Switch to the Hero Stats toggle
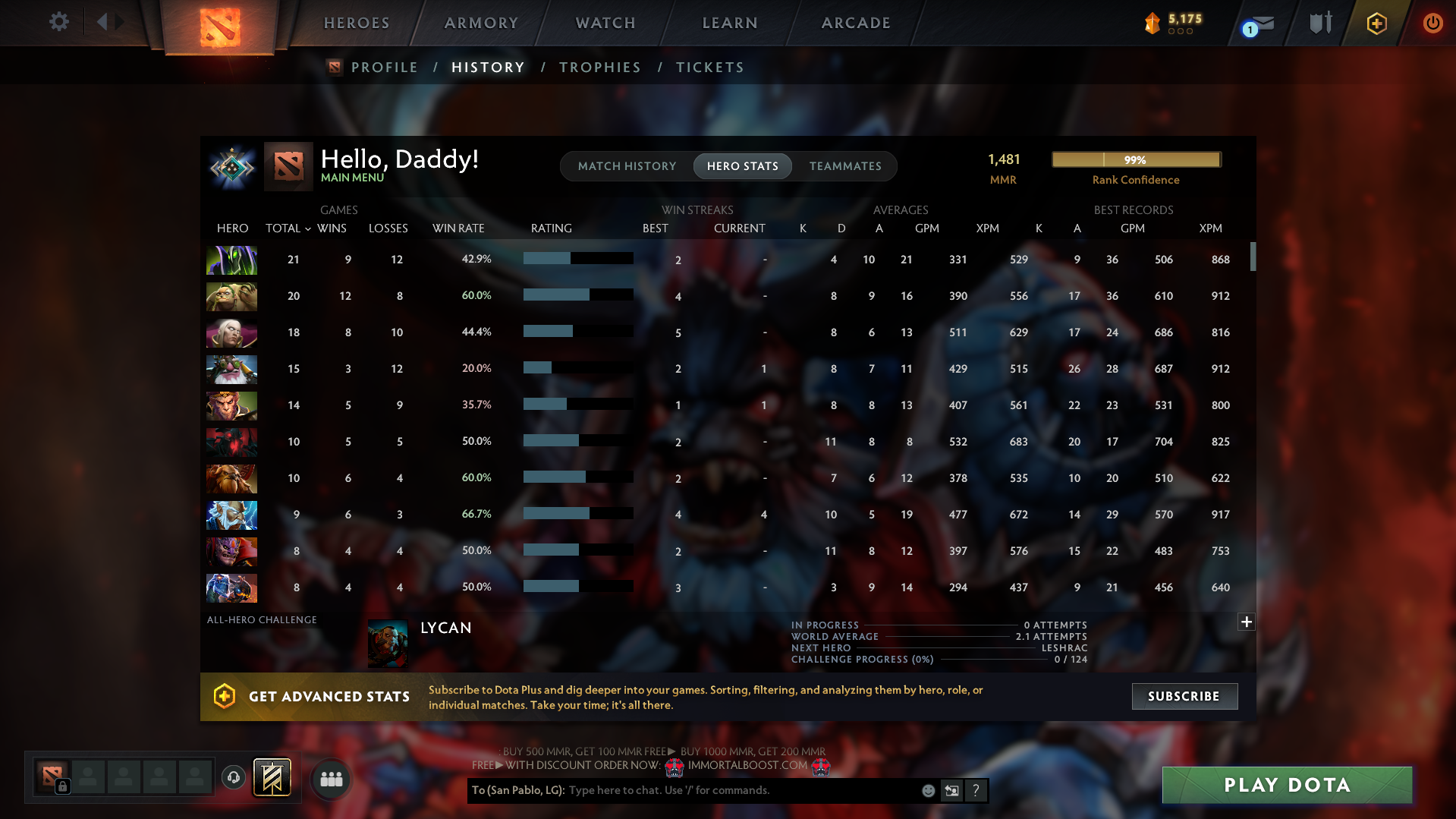The height and width of the screenshot is (819, 1456). 742,165
